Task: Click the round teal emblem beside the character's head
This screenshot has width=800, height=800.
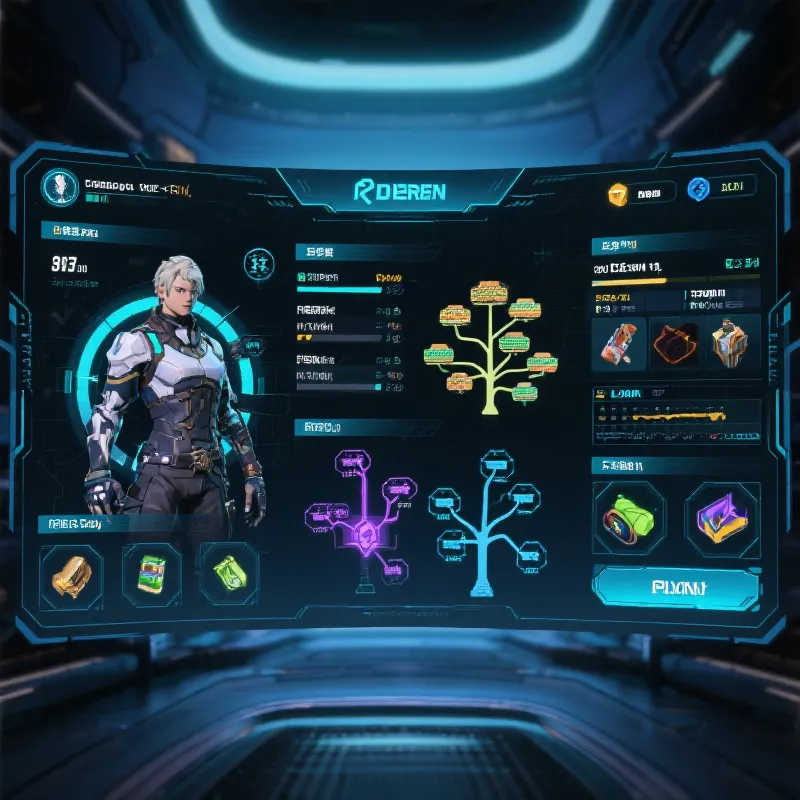Action: (x=258, y=265)
